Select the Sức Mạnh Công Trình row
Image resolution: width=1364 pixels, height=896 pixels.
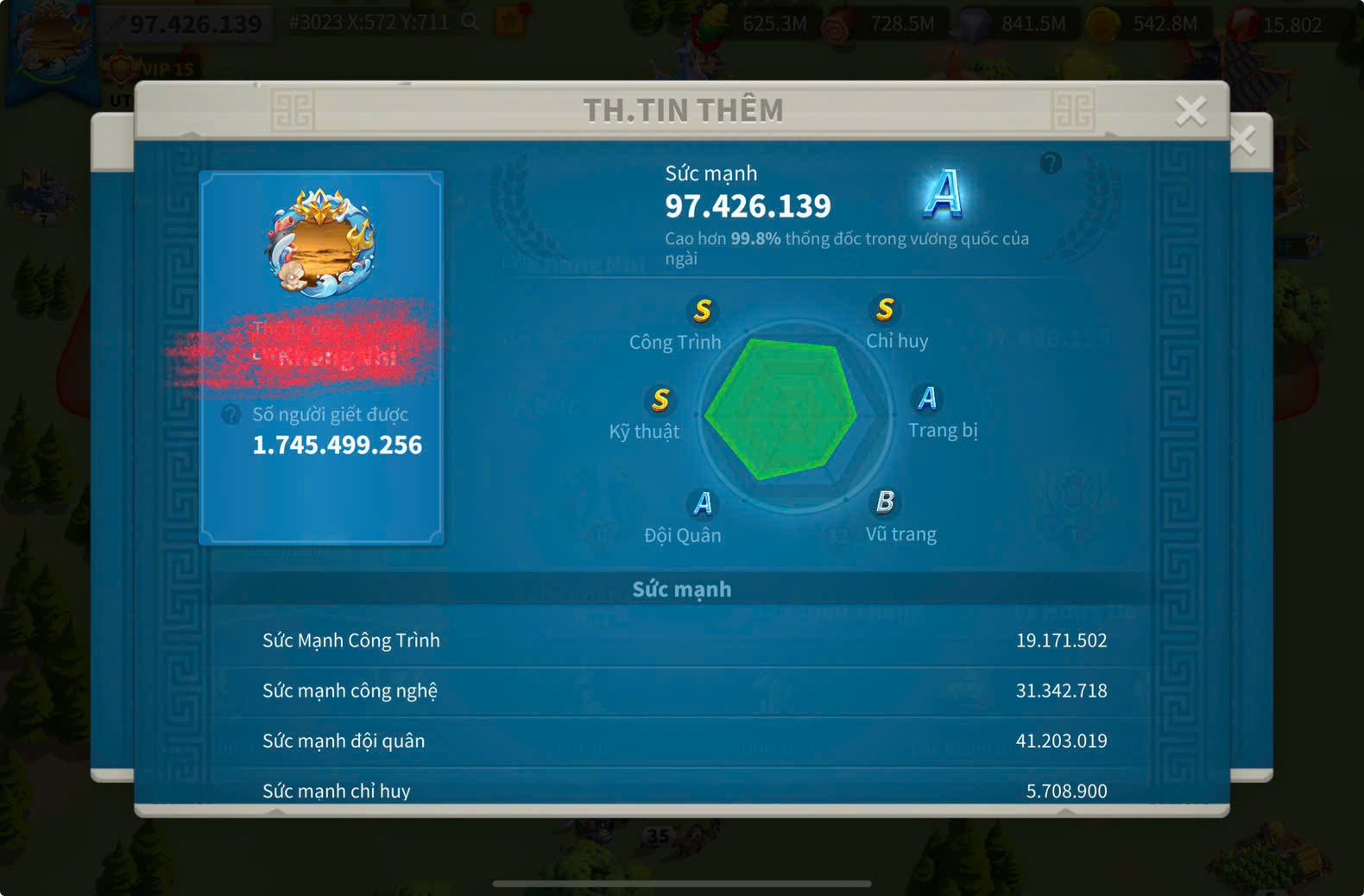pyautogui.click(x=684, y=640)
